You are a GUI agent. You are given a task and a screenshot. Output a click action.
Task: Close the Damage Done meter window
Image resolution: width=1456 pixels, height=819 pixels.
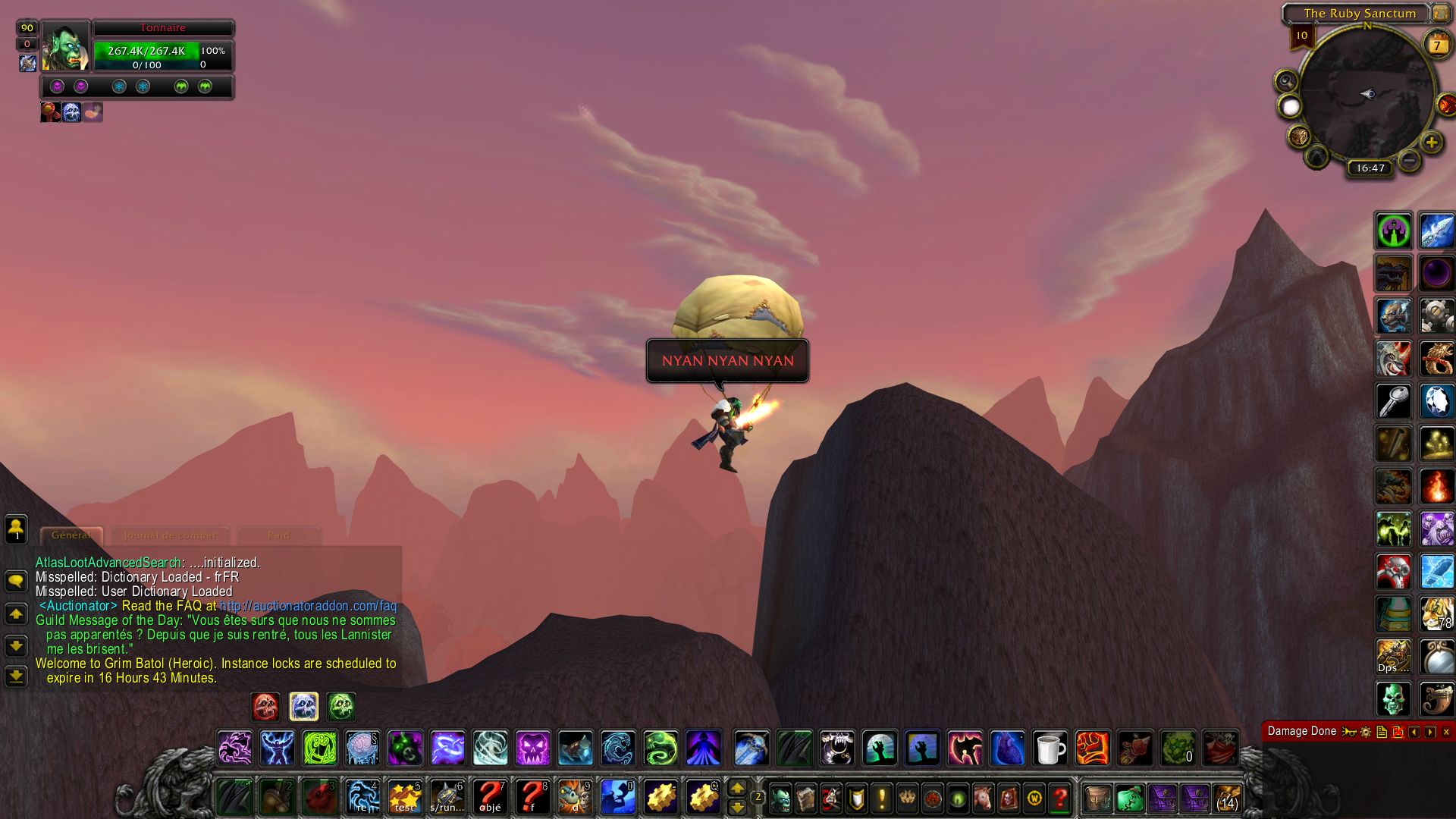tap(1446, 732)
